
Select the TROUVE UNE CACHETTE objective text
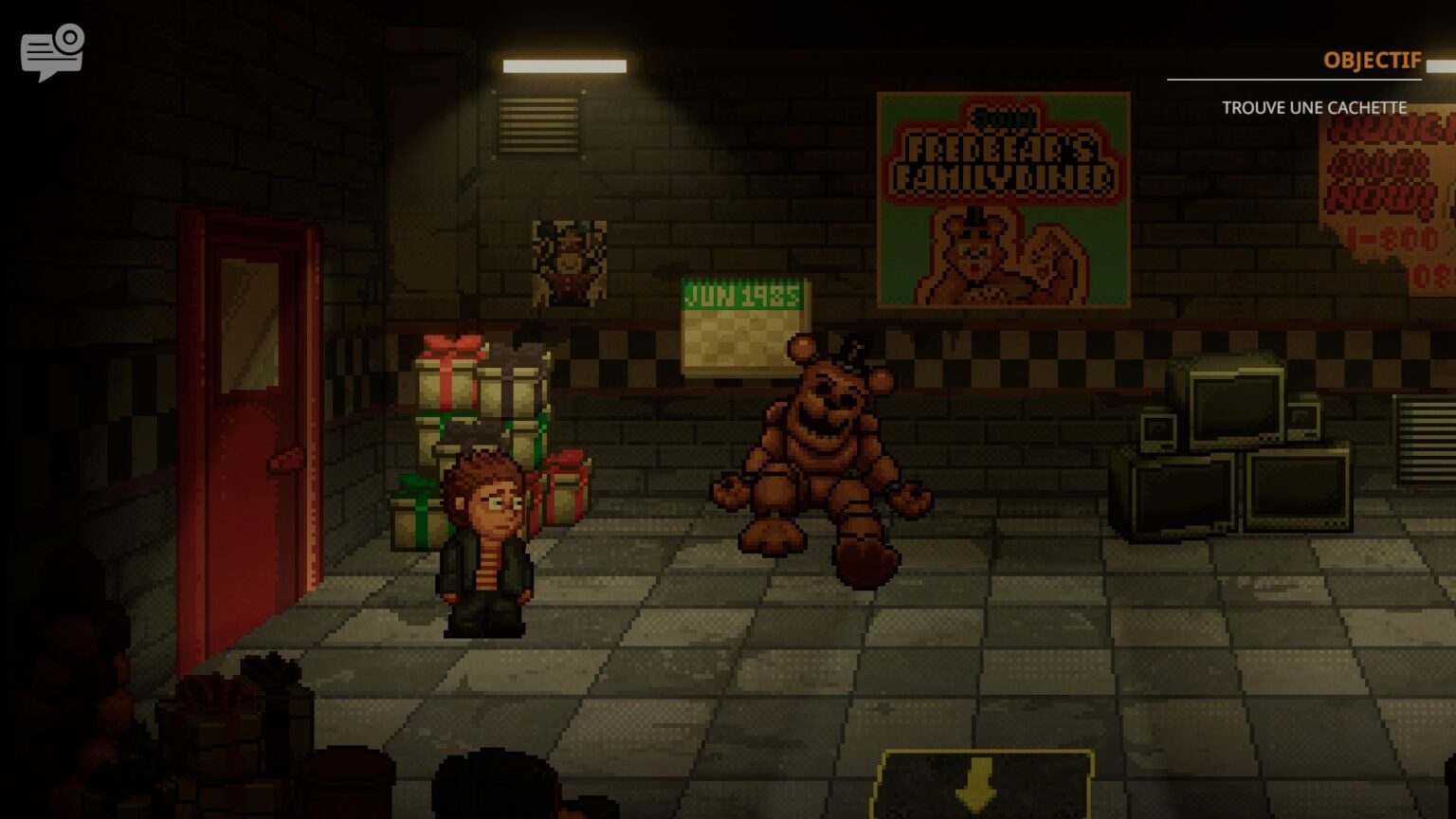(x=1316, y=108)
